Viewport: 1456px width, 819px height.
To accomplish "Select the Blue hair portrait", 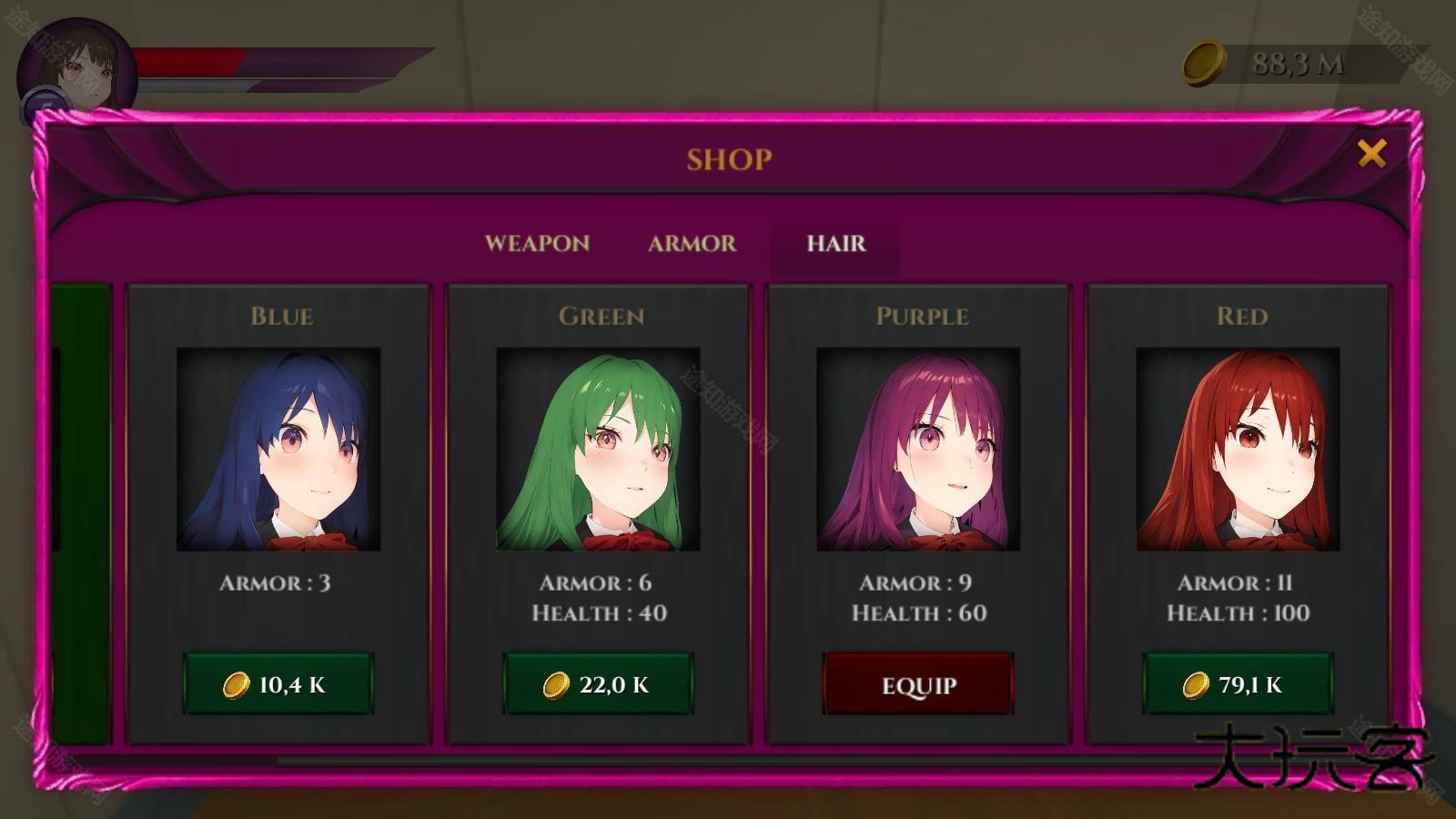I will coord(278,450).
